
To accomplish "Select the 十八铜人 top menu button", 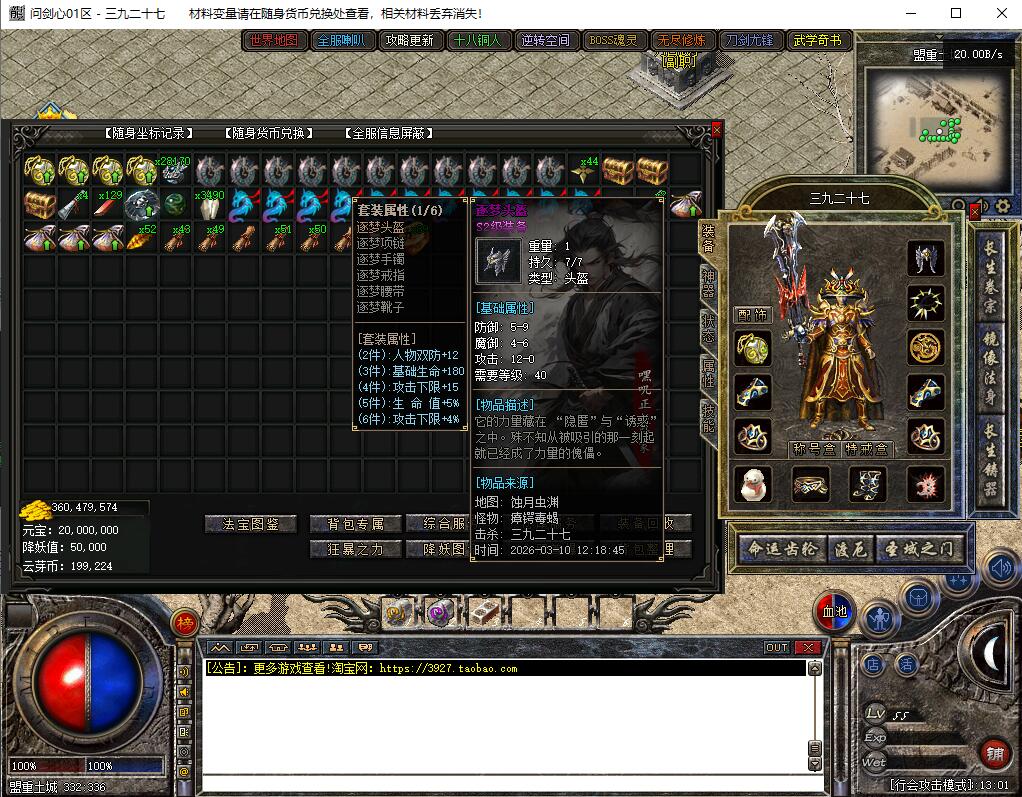I will point(477,41).
